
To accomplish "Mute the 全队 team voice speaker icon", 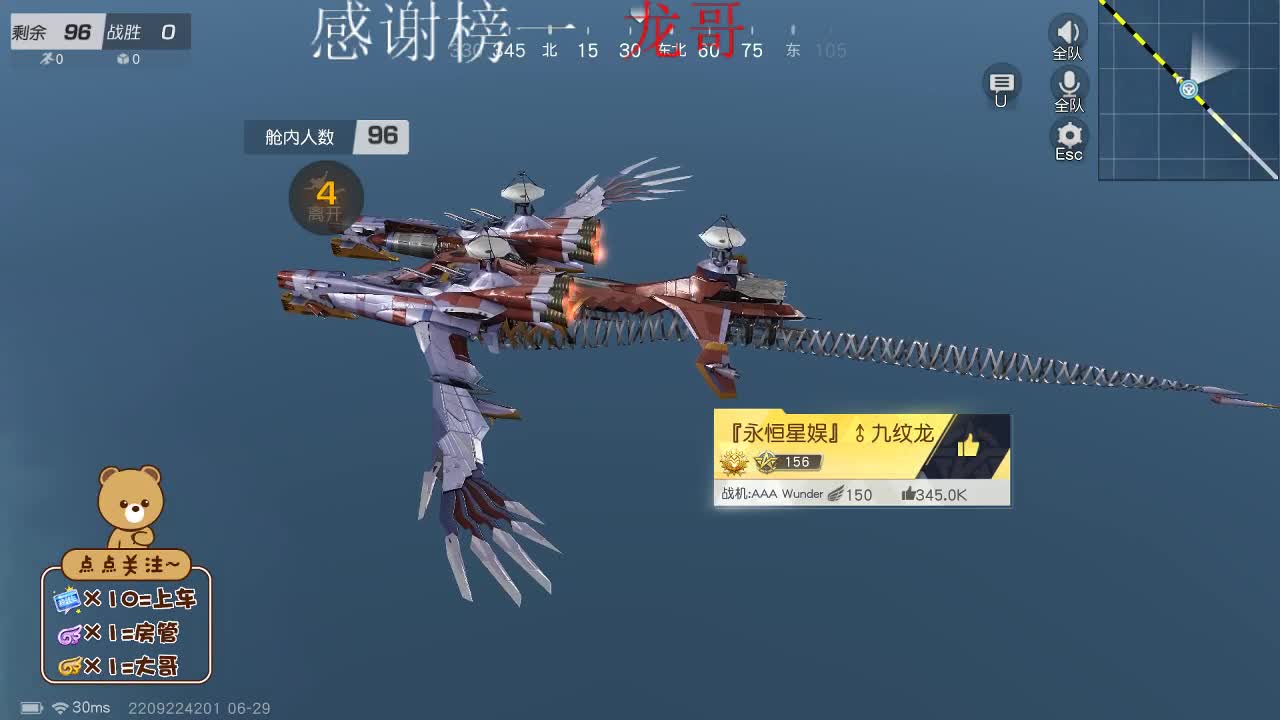I will (x=1068, y=30).
